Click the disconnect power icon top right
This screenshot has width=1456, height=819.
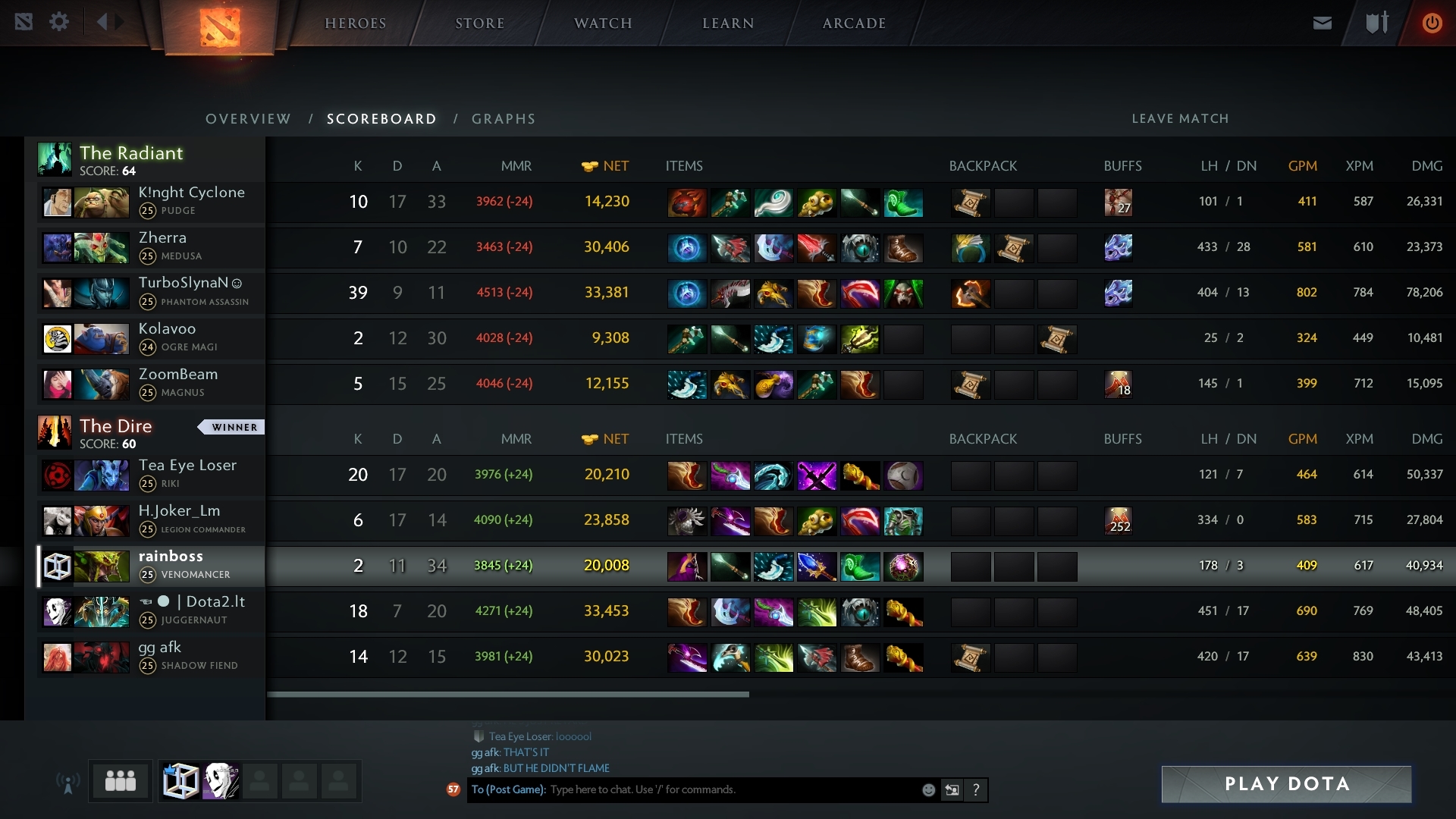pyautogui.click(x=1432, y=22)
